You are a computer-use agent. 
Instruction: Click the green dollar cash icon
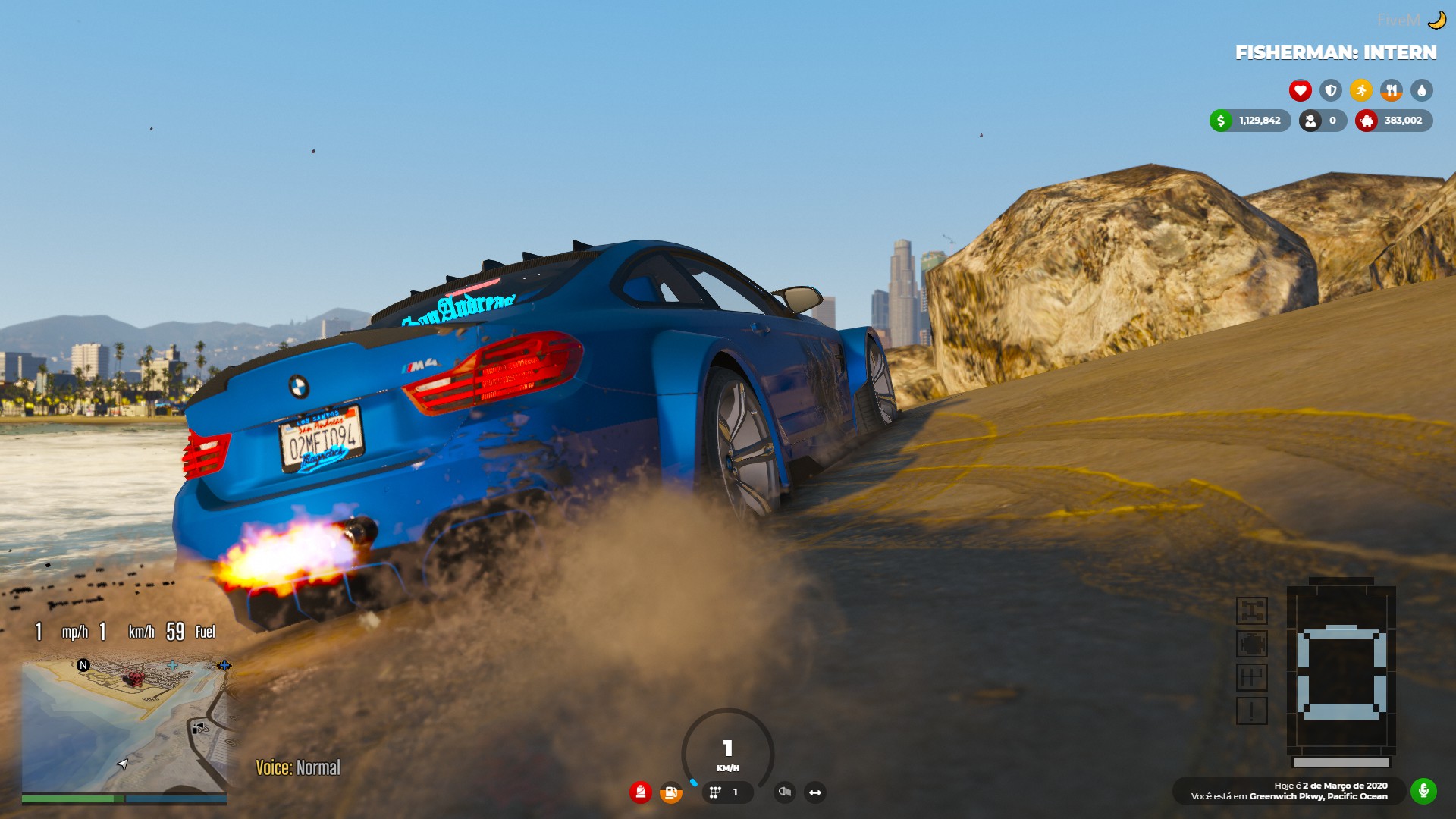[x=1220, y=121]
